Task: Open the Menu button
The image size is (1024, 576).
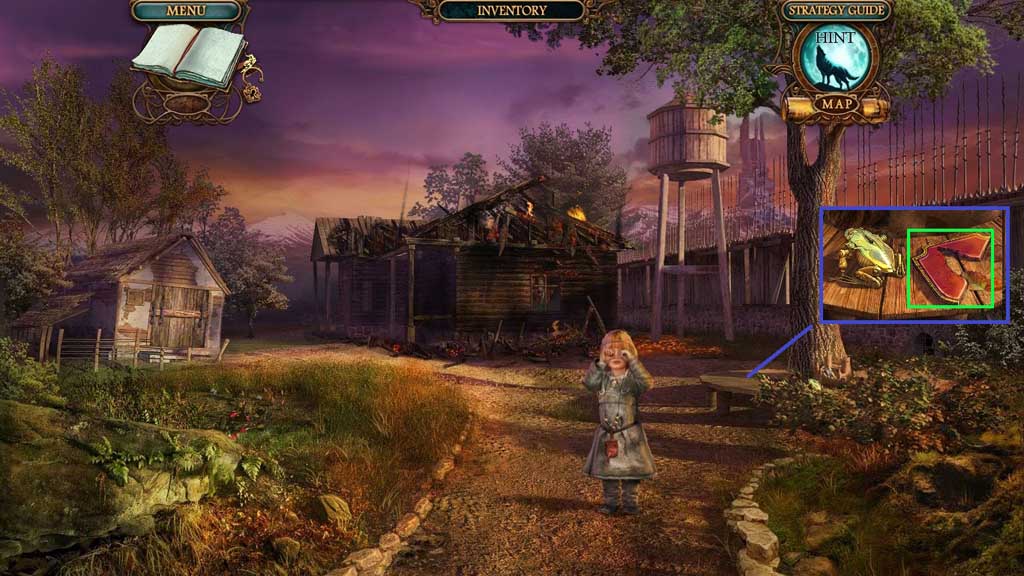Action: 187,11
